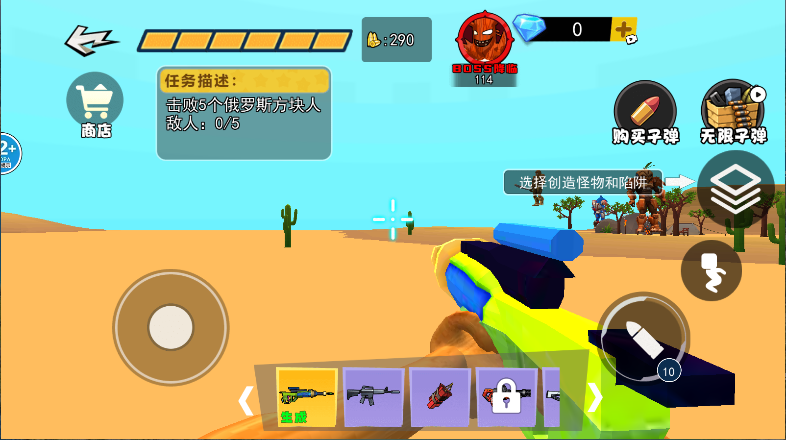The height and width of the screenshot is (440, 786).
Task: Tap the locked chainsaw weapon slot
Action: (x=506, y=397)
